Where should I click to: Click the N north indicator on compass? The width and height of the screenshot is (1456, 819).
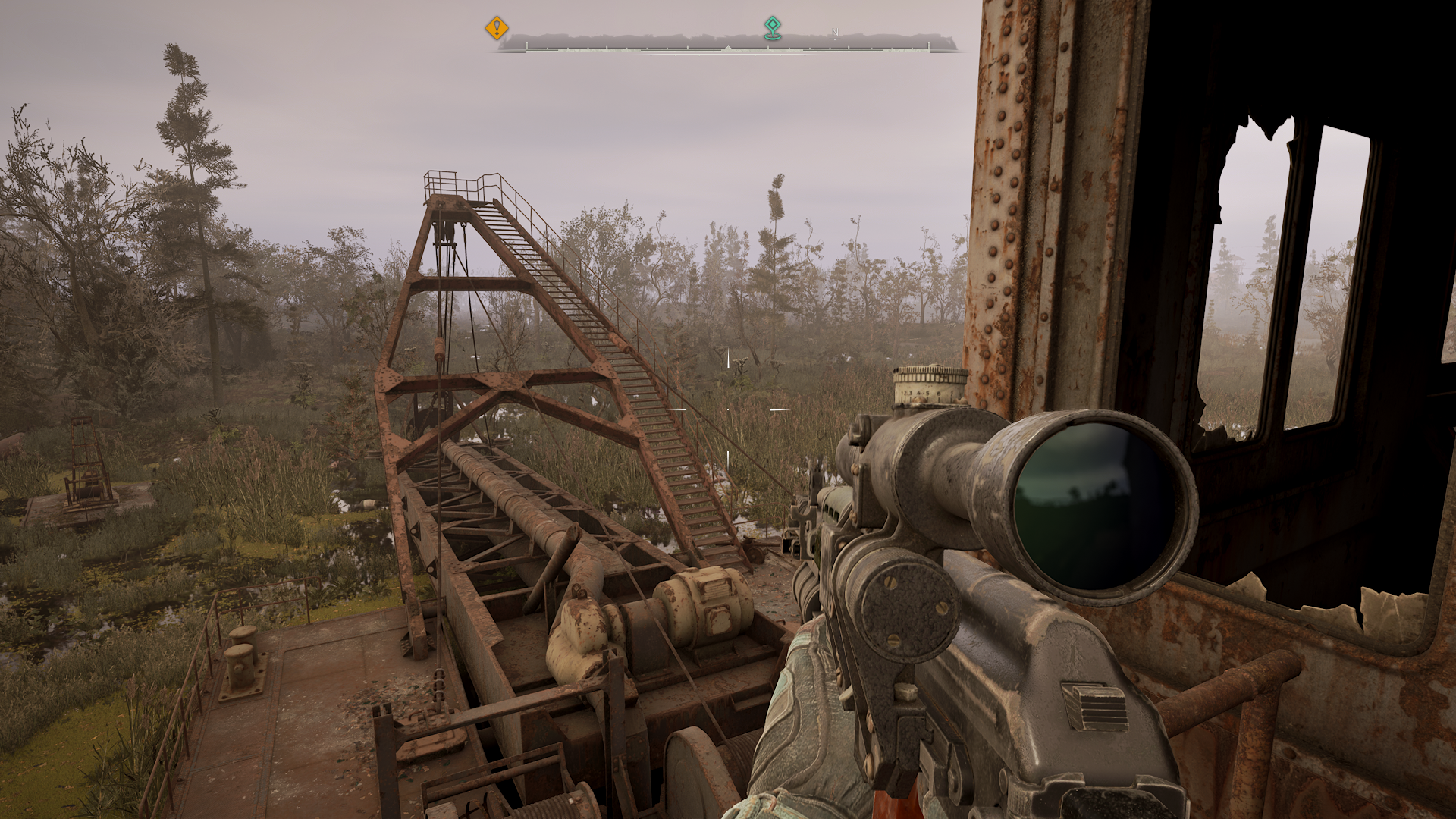click(x=834, y=32)
